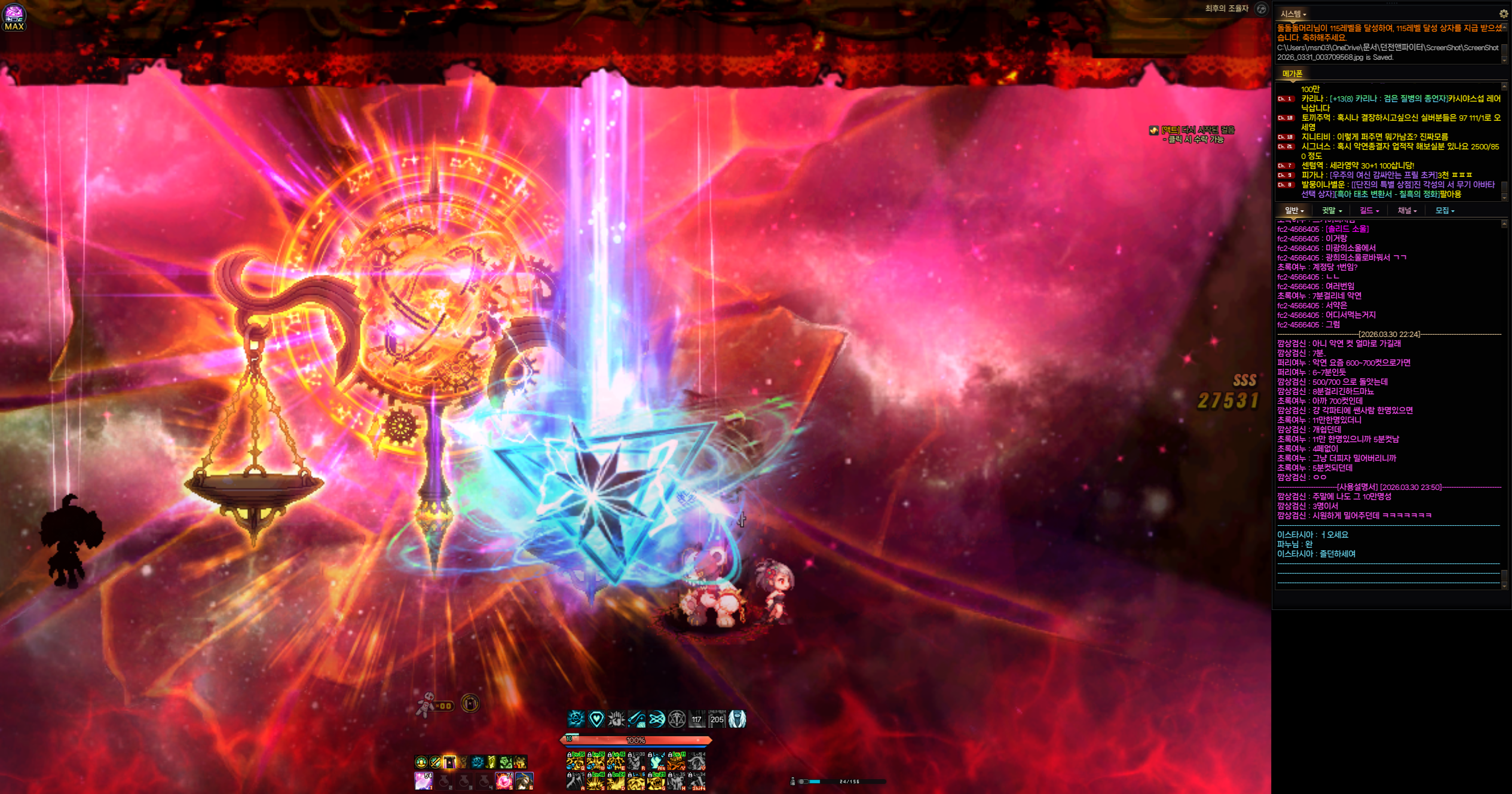The width and height of the screenshot is (1512, 794).
Task: Use the creature item in slot 6
Action: pos(524,780)
